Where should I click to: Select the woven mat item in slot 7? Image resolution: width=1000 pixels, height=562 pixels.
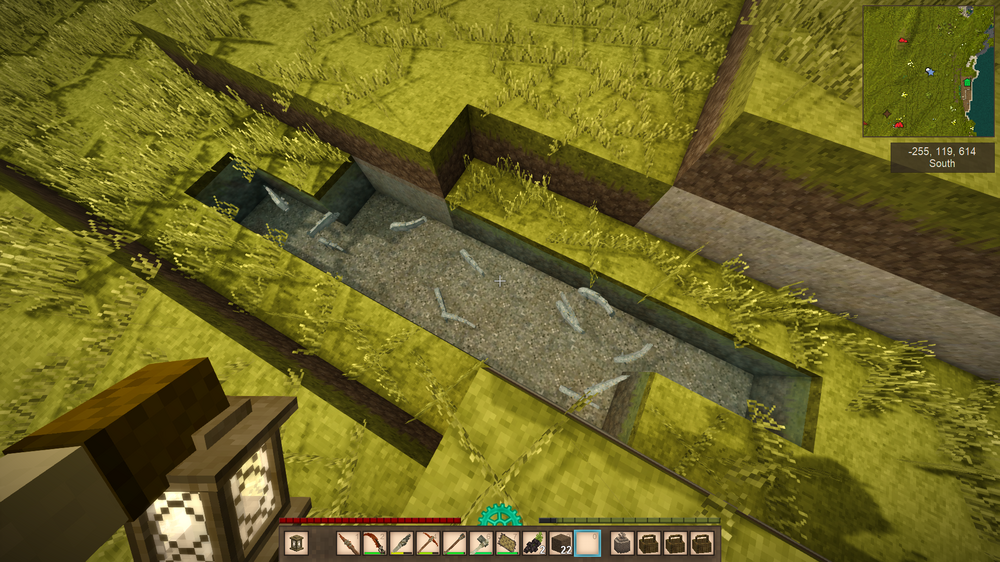(x=508, y=544)
